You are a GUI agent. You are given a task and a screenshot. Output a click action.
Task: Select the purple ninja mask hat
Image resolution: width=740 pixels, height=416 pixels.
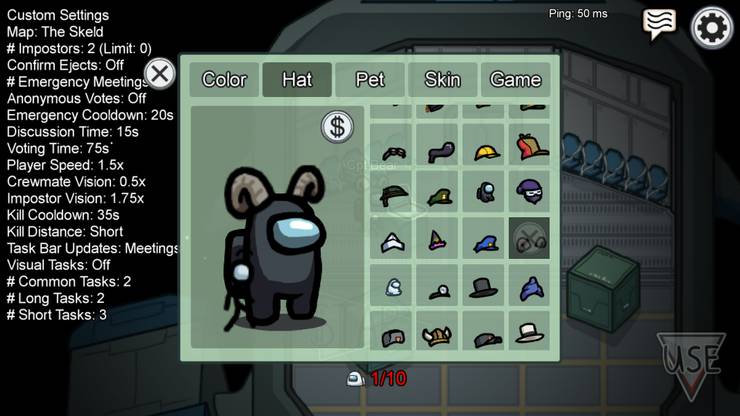(x=531, y=191)
